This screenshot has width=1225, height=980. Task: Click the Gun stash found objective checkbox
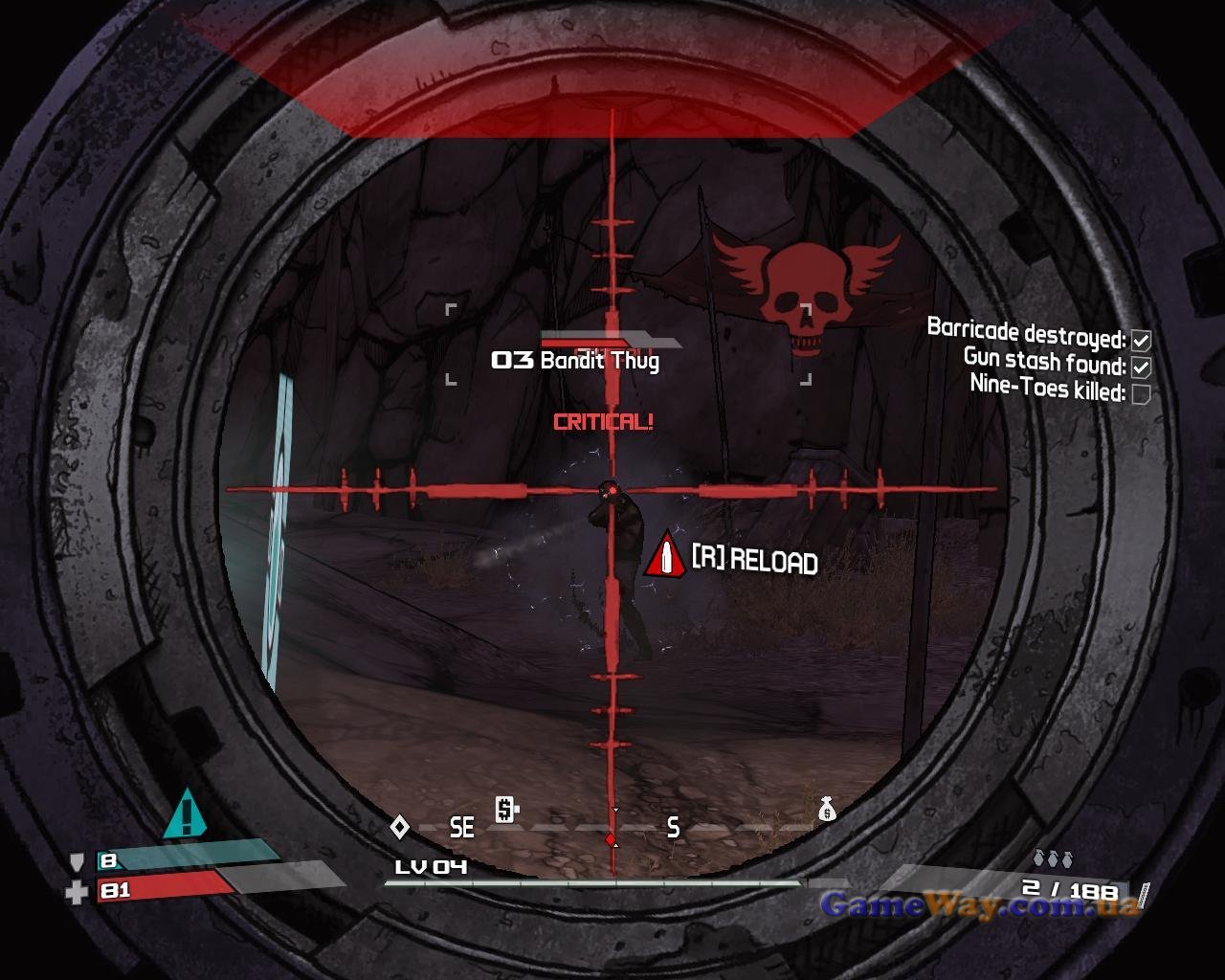coord(1140,367)
